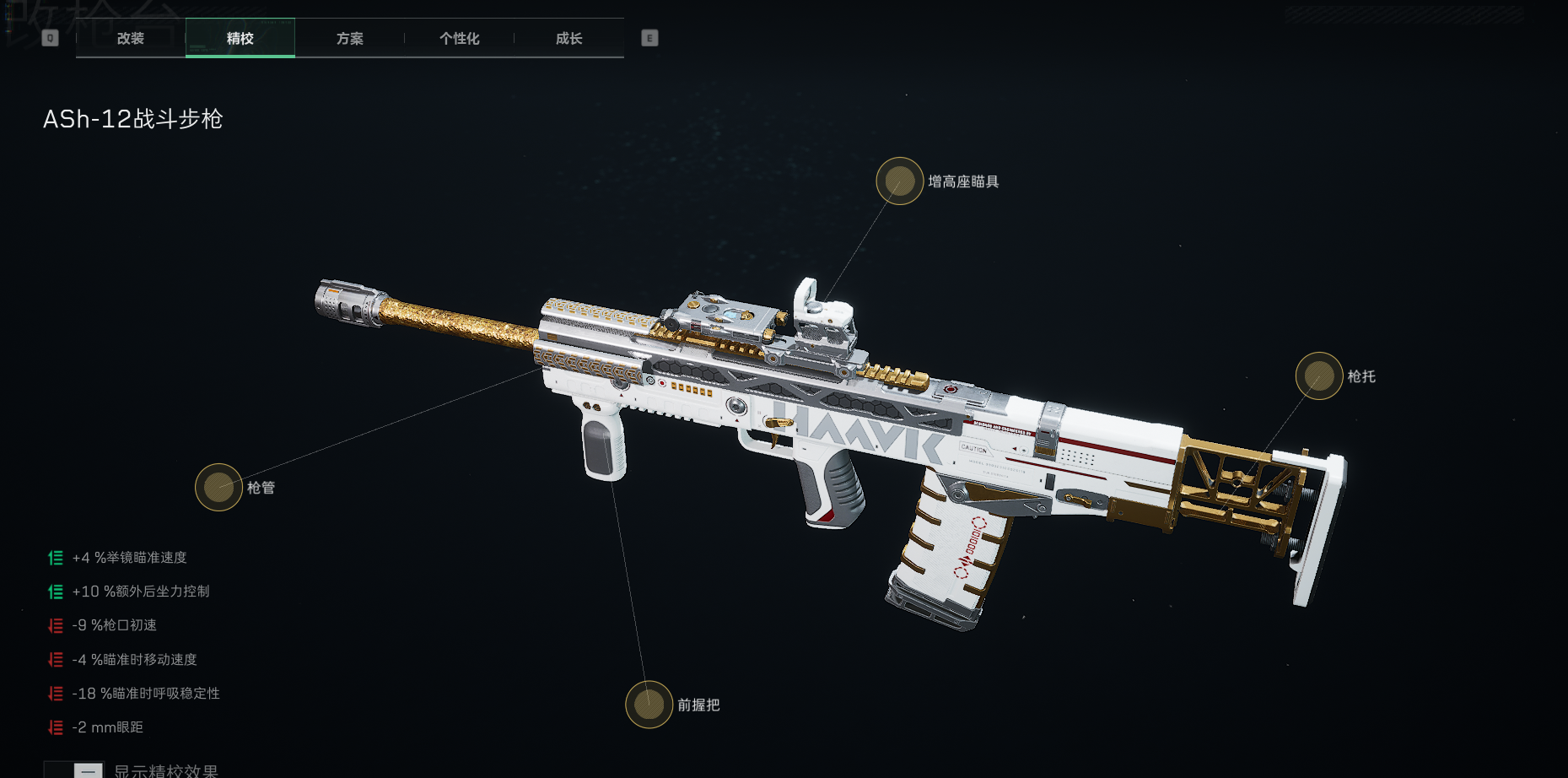1568x778 pixels.
Task: Open the 枪管 calibration node
Action: 219,488
